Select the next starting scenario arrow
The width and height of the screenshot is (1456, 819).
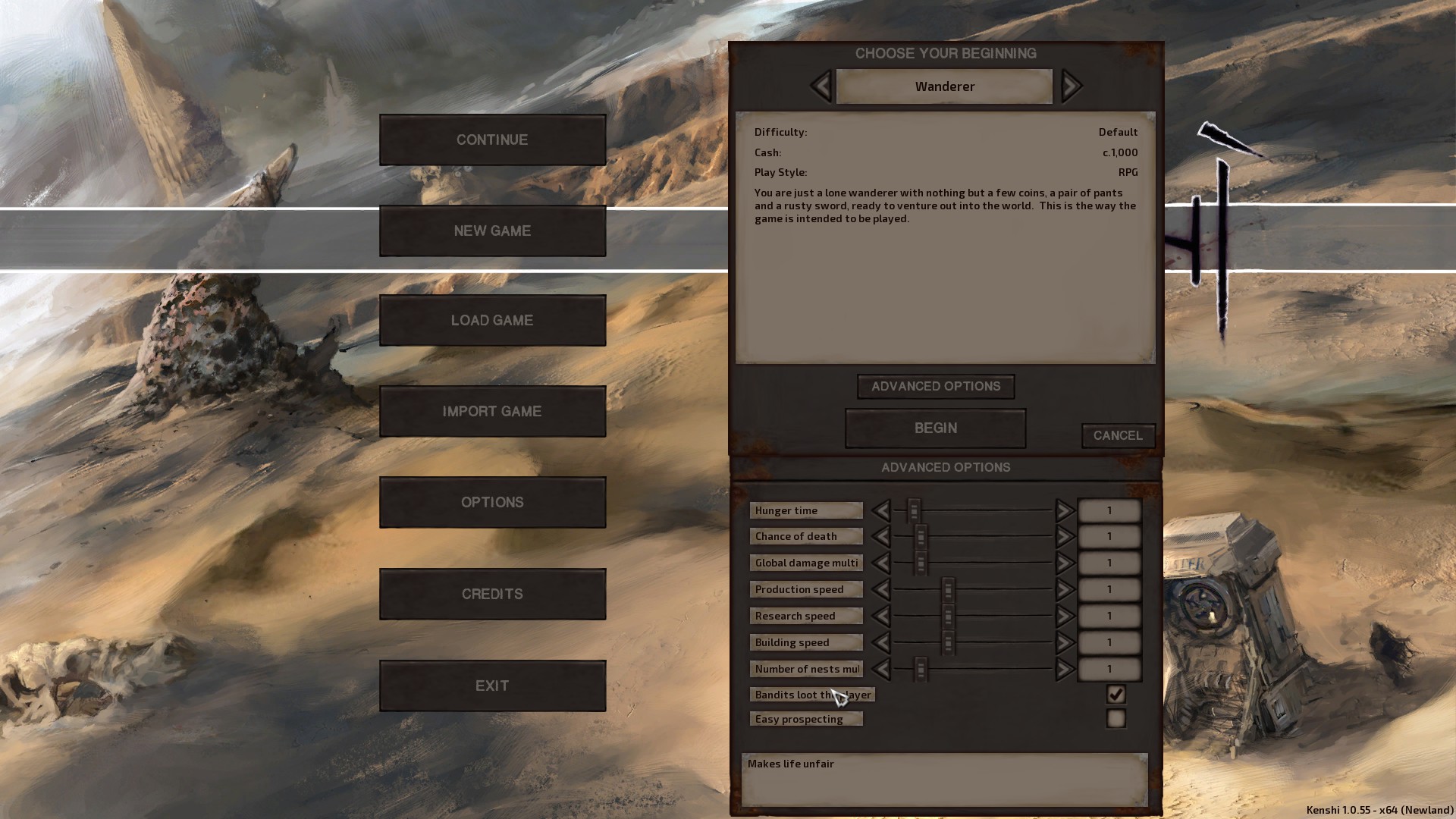[1071, 86]
